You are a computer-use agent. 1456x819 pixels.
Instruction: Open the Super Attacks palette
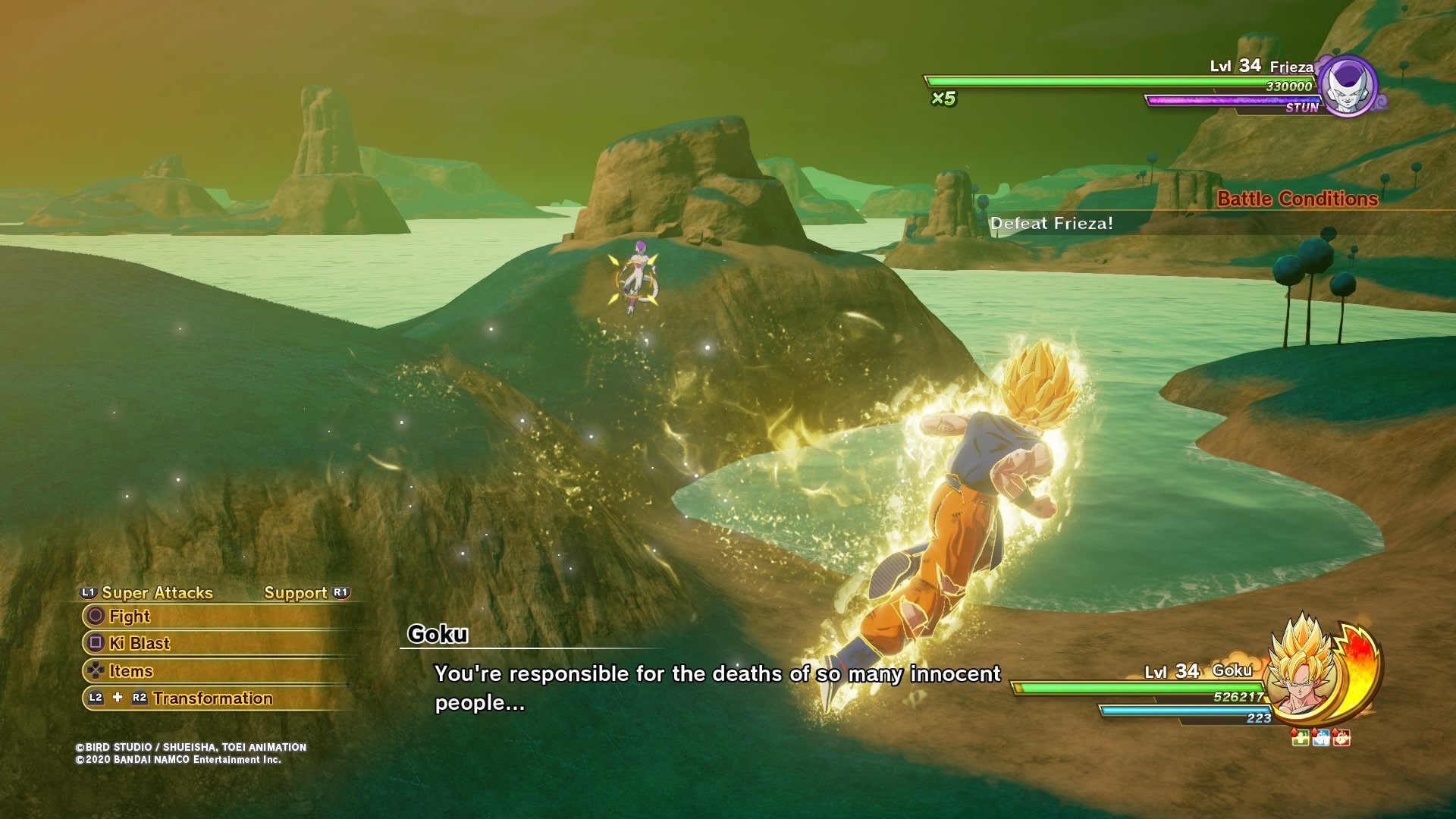point(156,593)
